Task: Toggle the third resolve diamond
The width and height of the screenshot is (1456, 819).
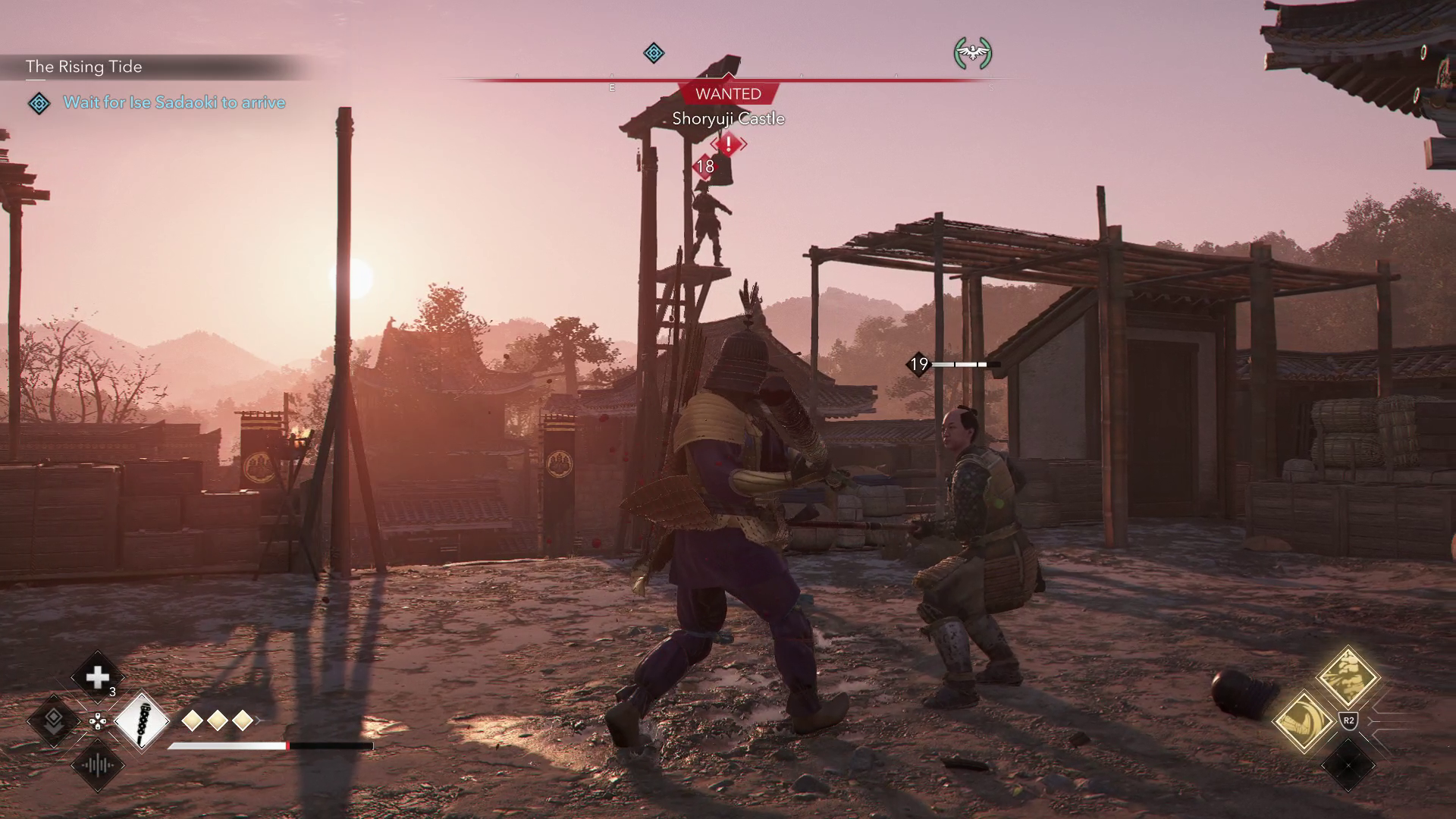Action: [x=243, y=720]
